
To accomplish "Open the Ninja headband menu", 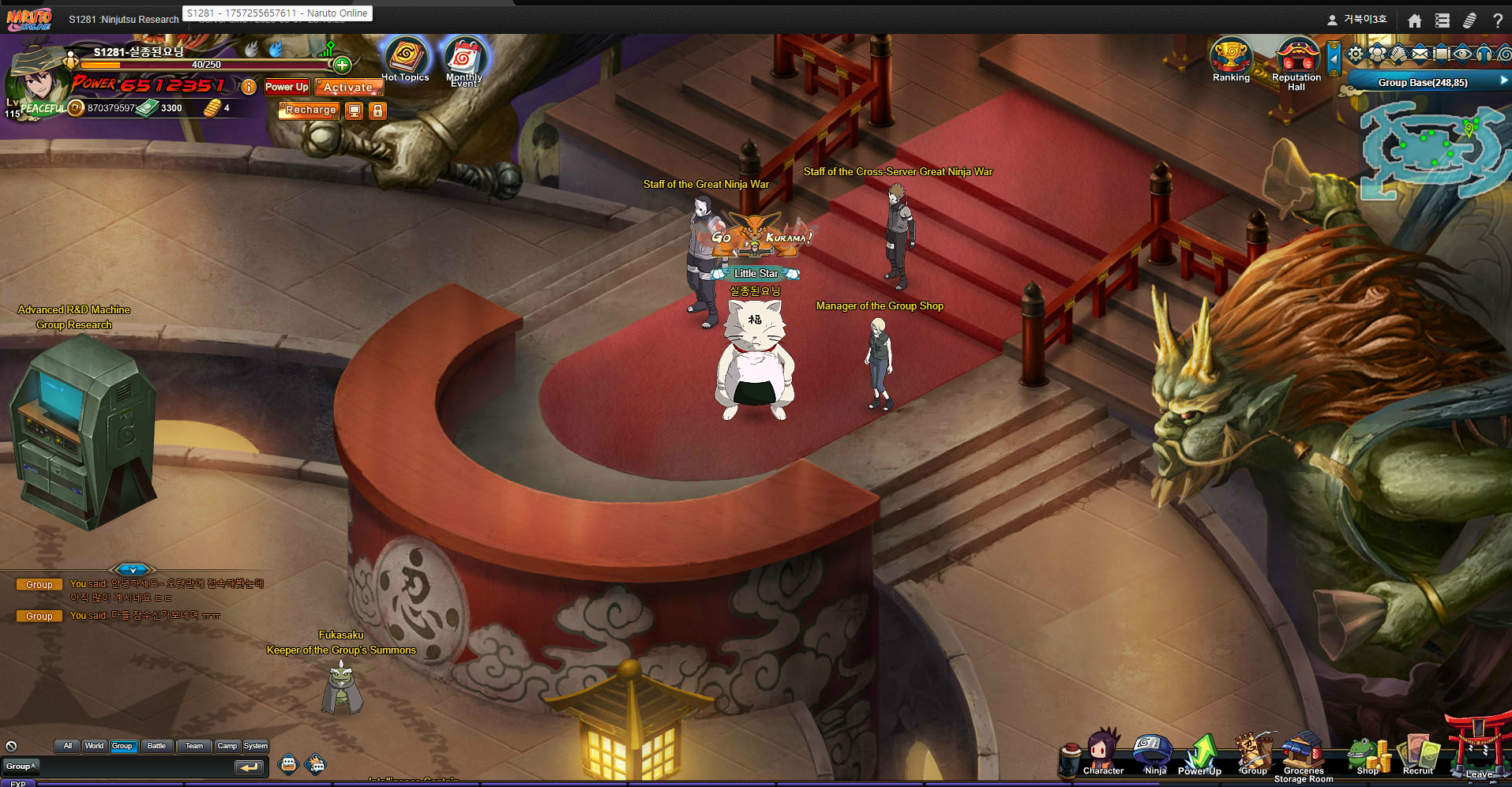I will (x=1153, y=754).
